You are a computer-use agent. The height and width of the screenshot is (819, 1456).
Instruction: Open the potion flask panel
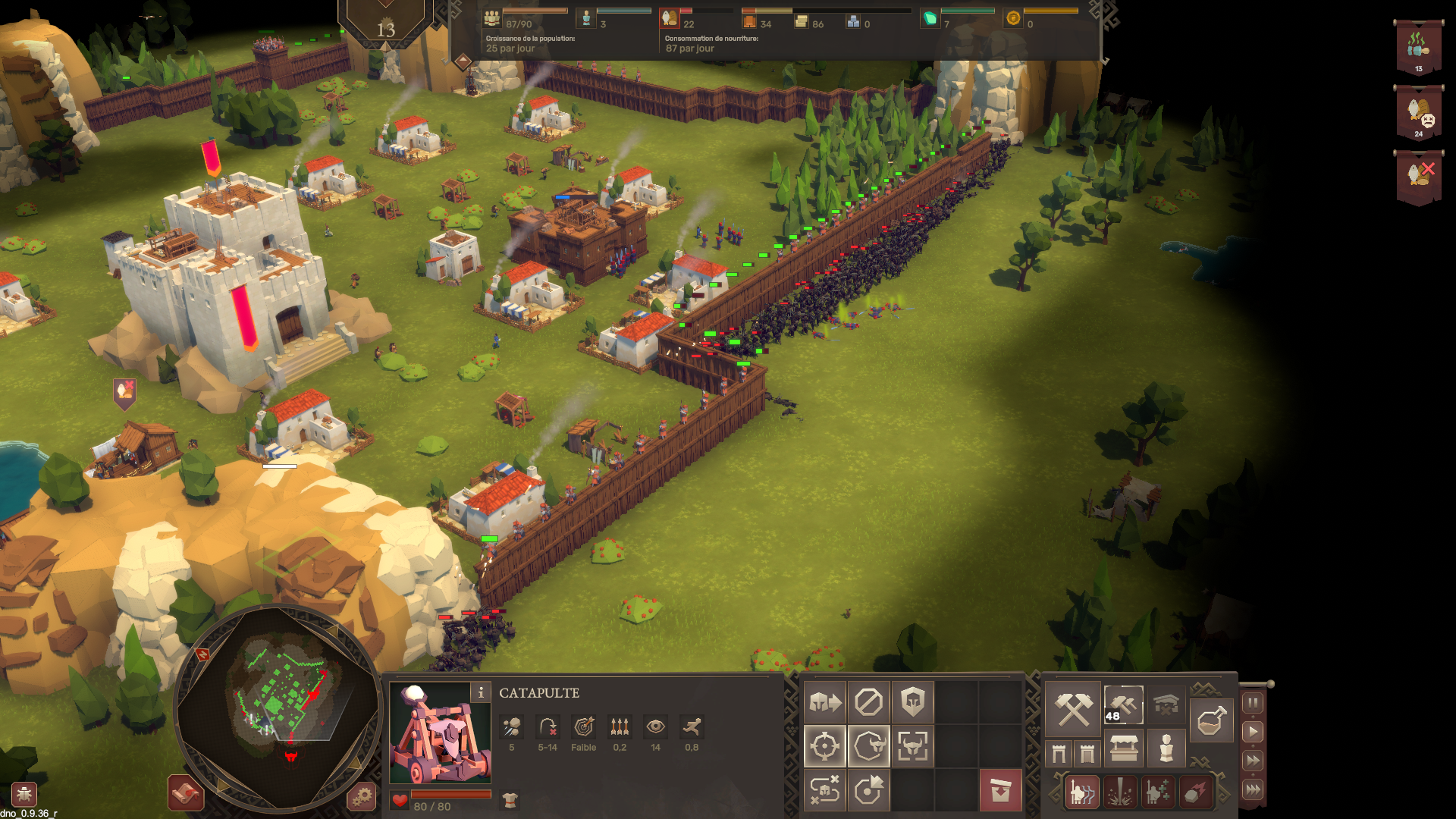click(x=1210, y=720)
